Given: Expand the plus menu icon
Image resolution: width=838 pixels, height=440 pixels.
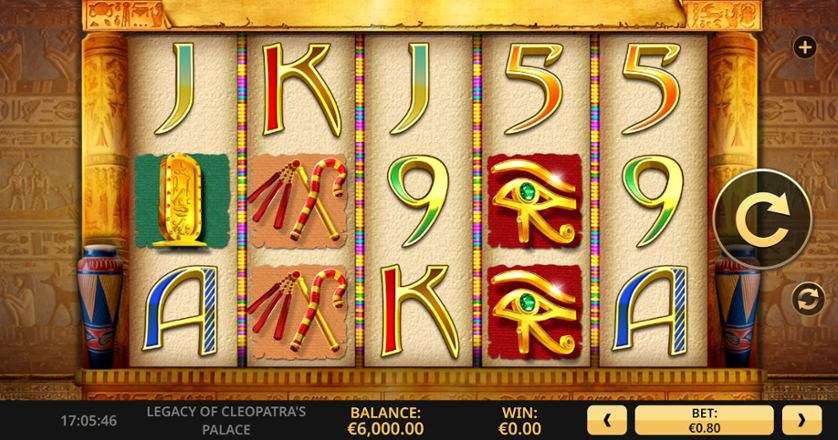Looking at the screenshot, I should [803, 47].
